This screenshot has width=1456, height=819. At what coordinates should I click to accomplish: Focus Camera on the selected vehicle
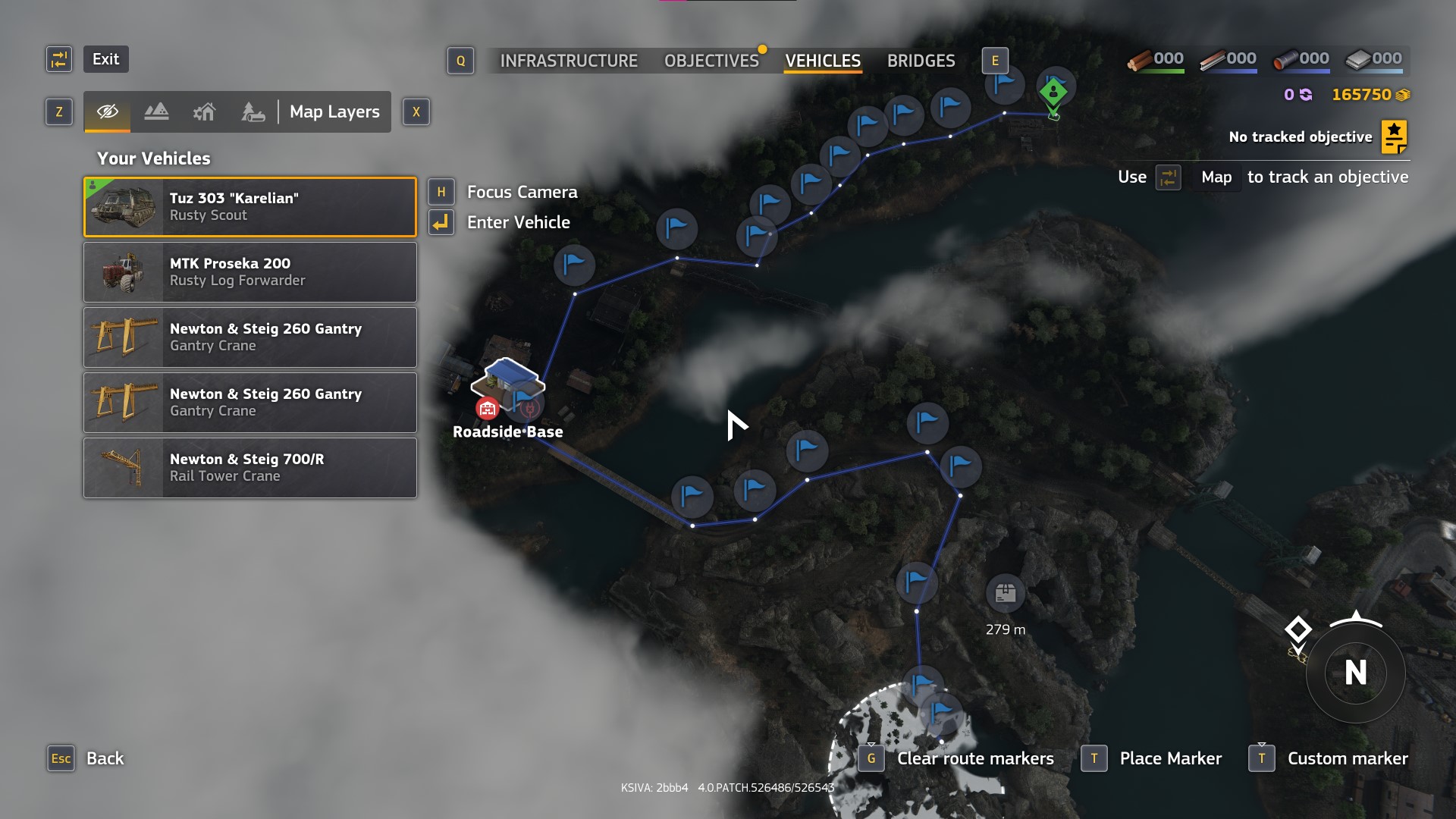tap(522, 192)
